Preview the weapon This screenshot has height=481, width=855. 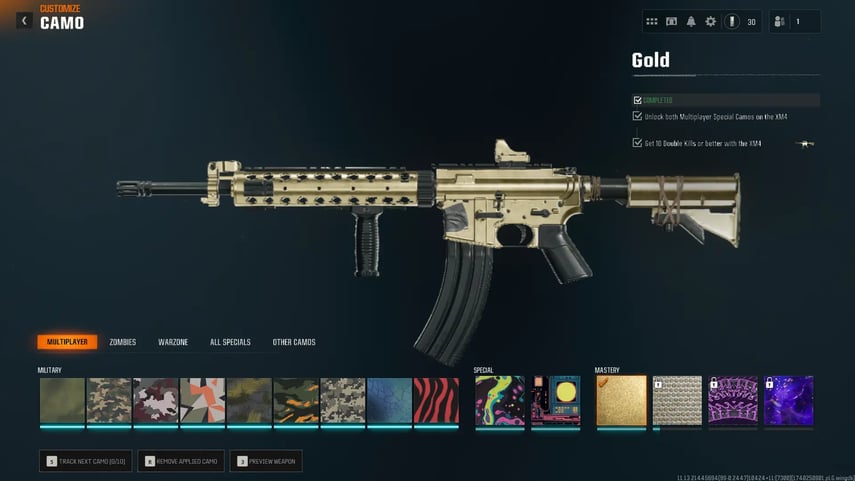click(265, 461)
